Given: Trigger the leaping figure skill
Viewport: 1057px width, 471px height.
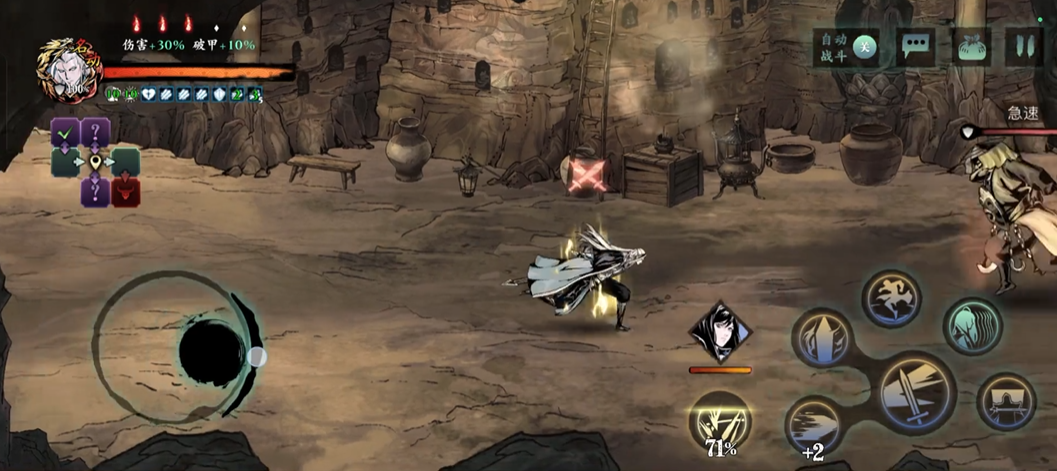Looking at the screenshot, I should tap(891, 298).
